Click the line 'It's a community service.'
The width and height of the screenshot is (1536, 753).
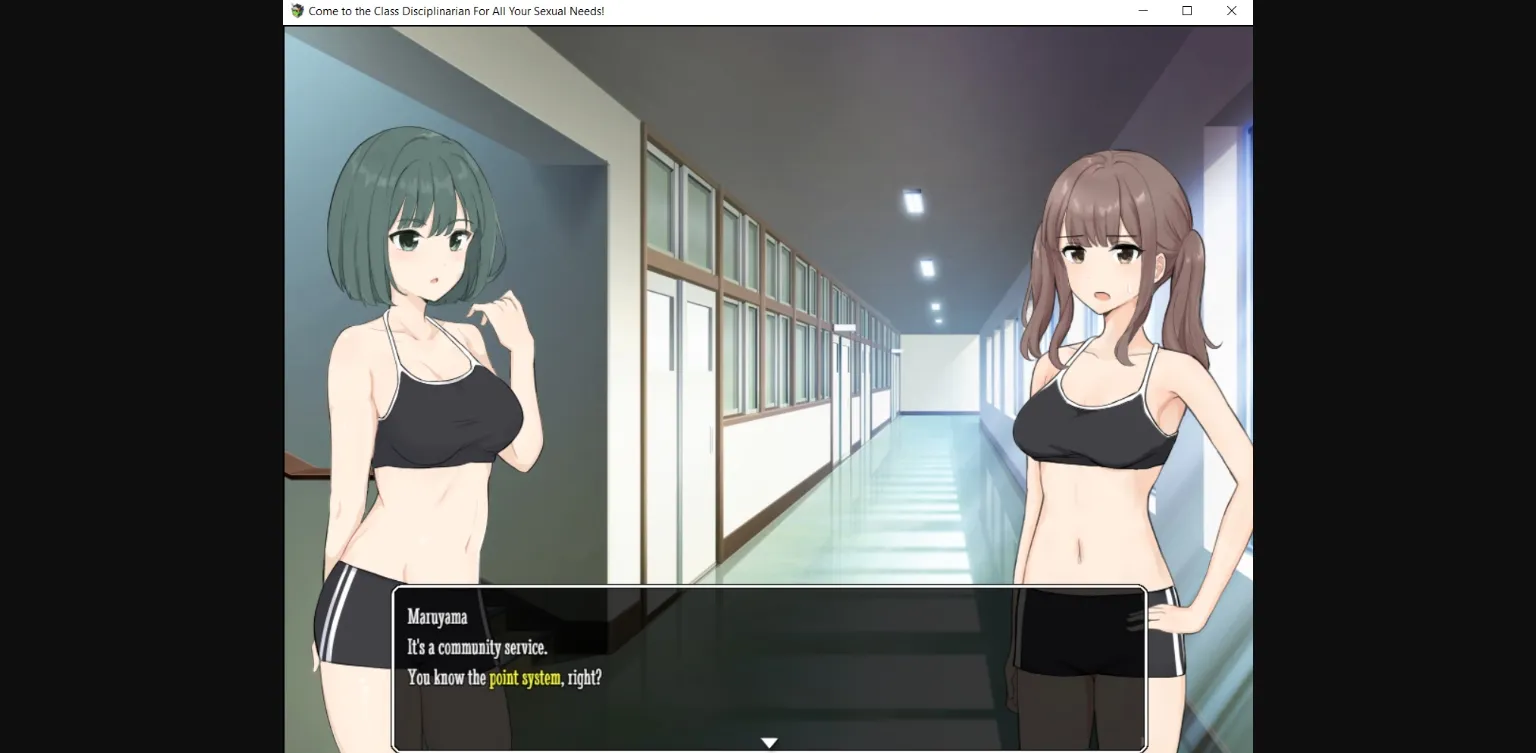click(x=477, y=647)
